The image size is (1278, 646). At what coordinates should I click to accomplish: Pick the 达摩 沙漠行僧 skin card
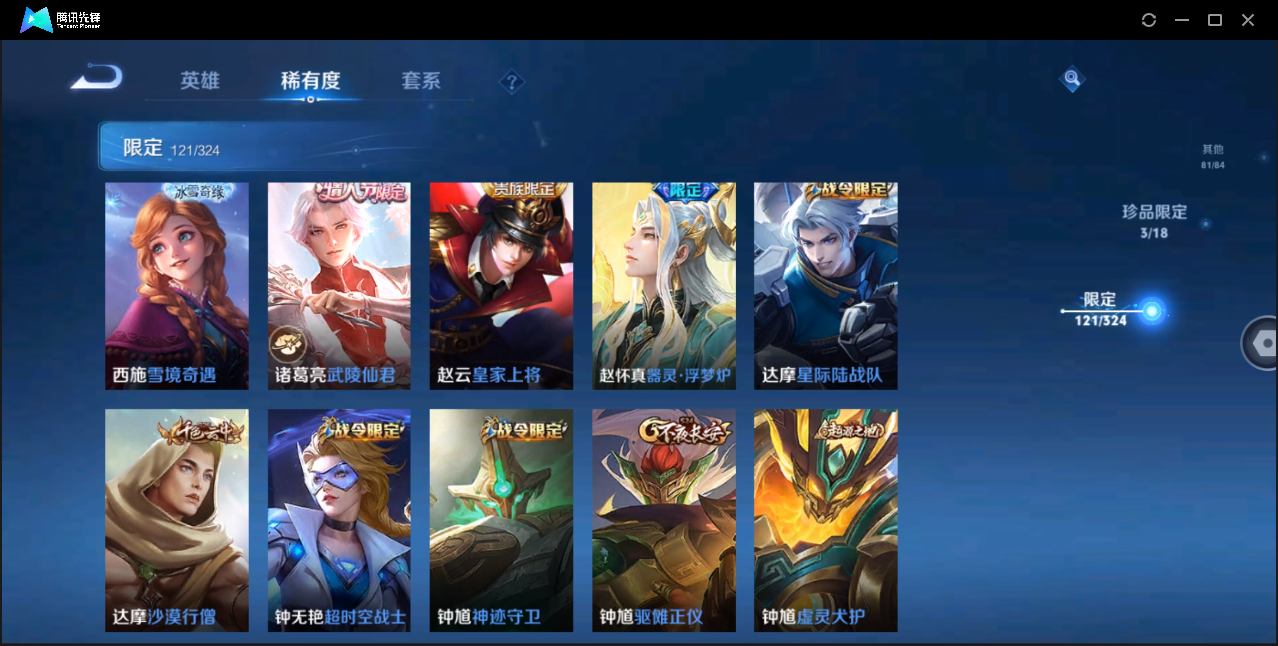(177, 520)
